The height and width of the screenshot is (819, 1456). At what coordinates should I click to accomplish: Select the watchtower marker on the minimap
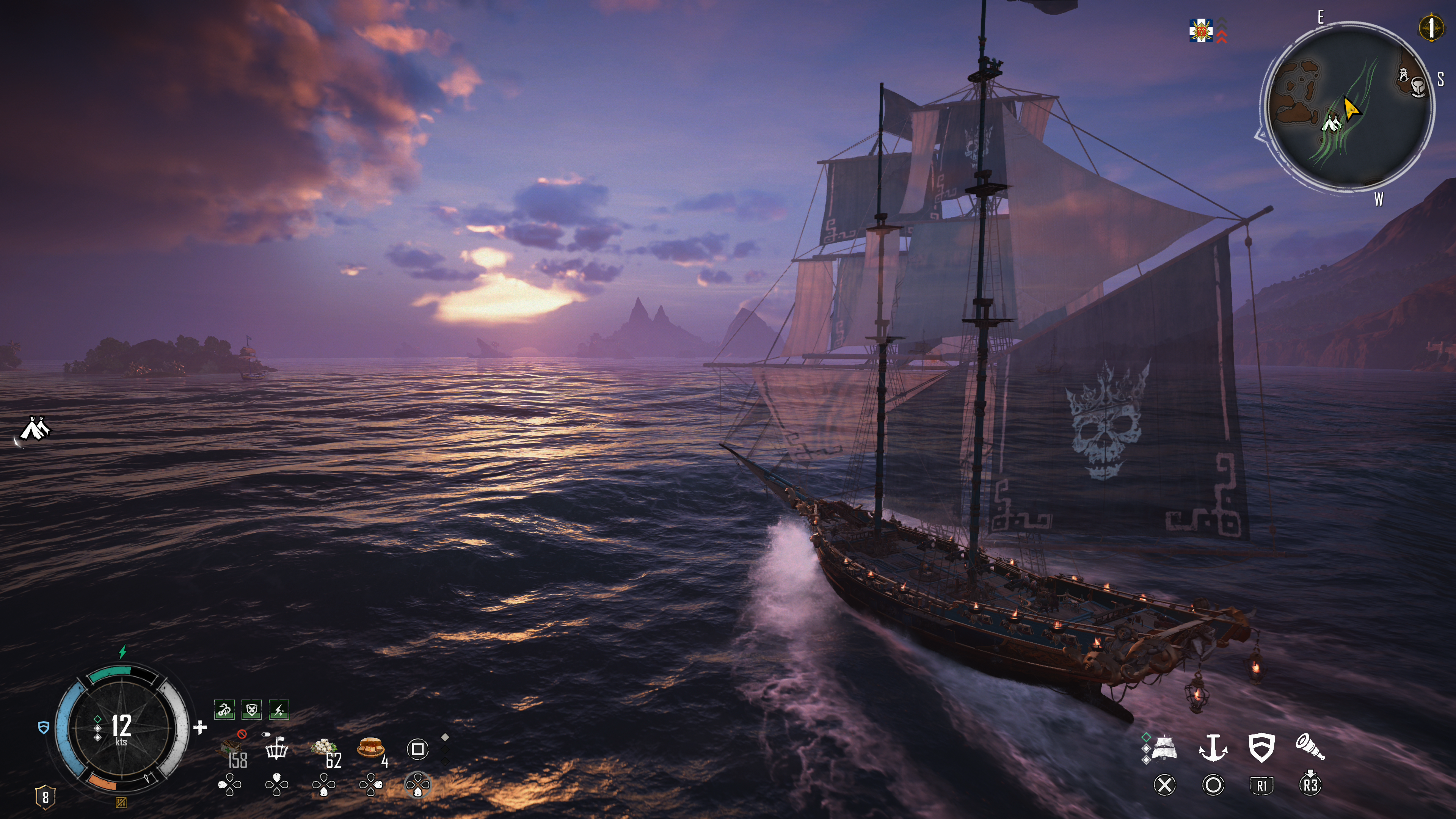pos(1403,74)
